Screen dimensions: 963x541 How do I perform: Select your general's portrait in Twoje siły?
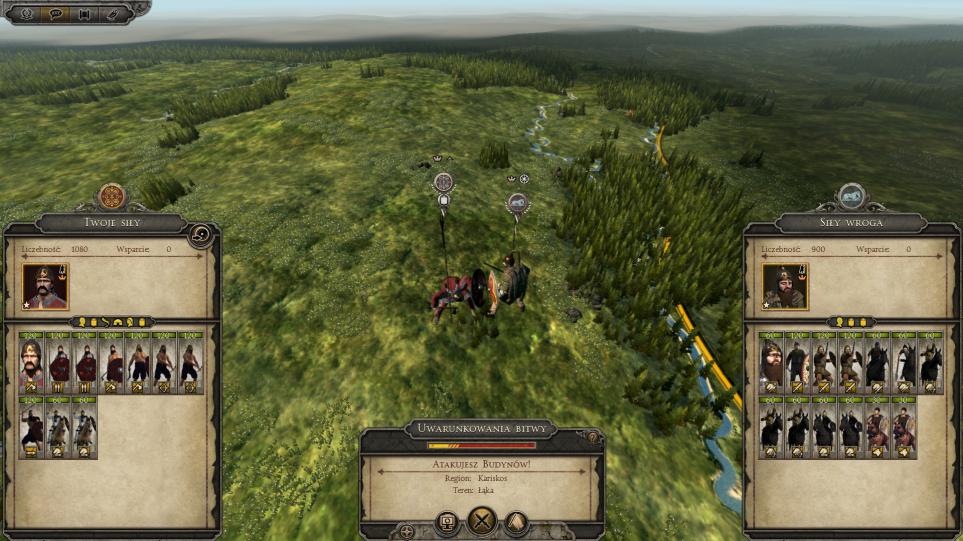tap(44, 286)
